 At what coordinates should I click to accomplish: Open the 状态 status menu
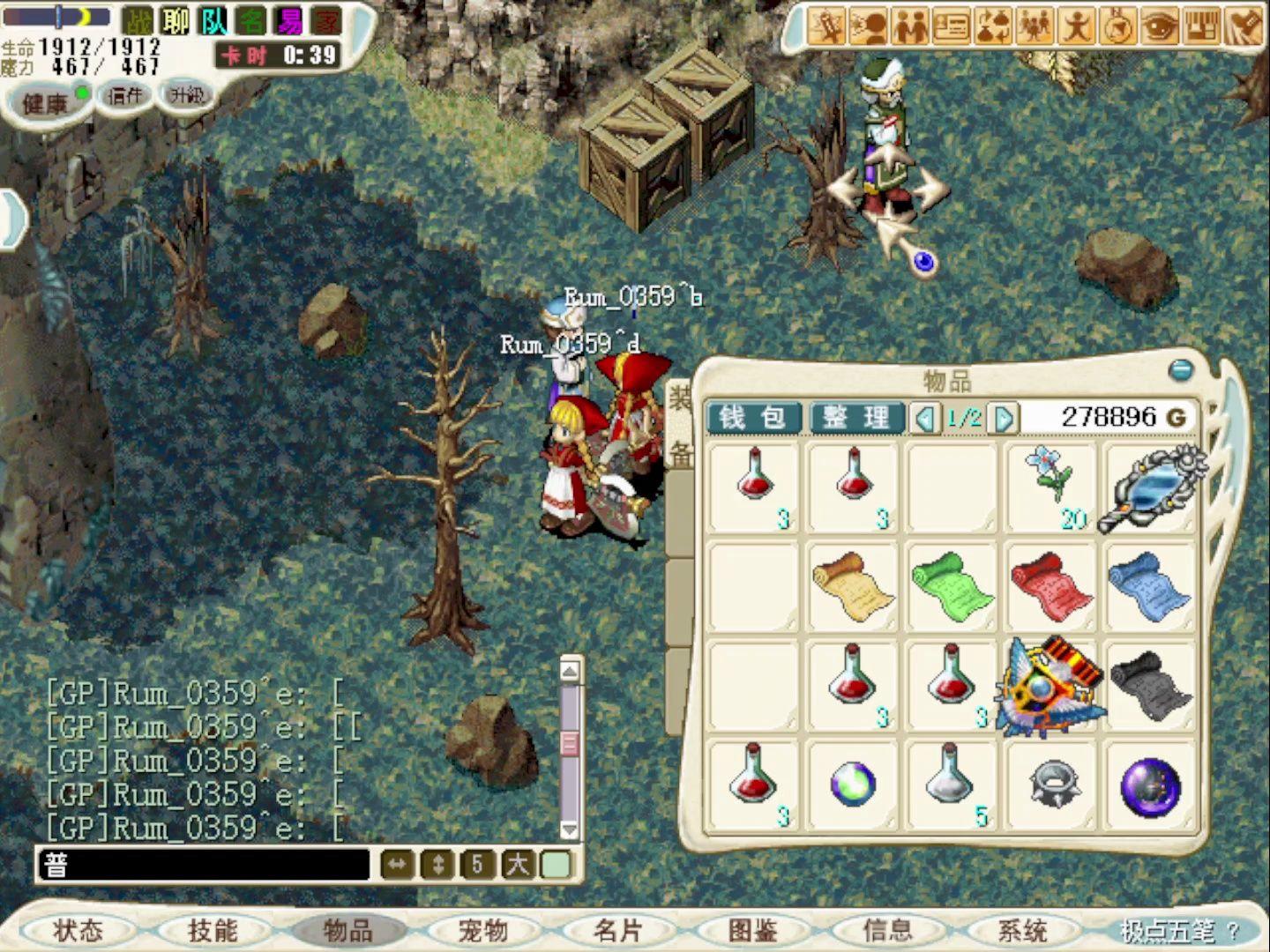point(78,931)
